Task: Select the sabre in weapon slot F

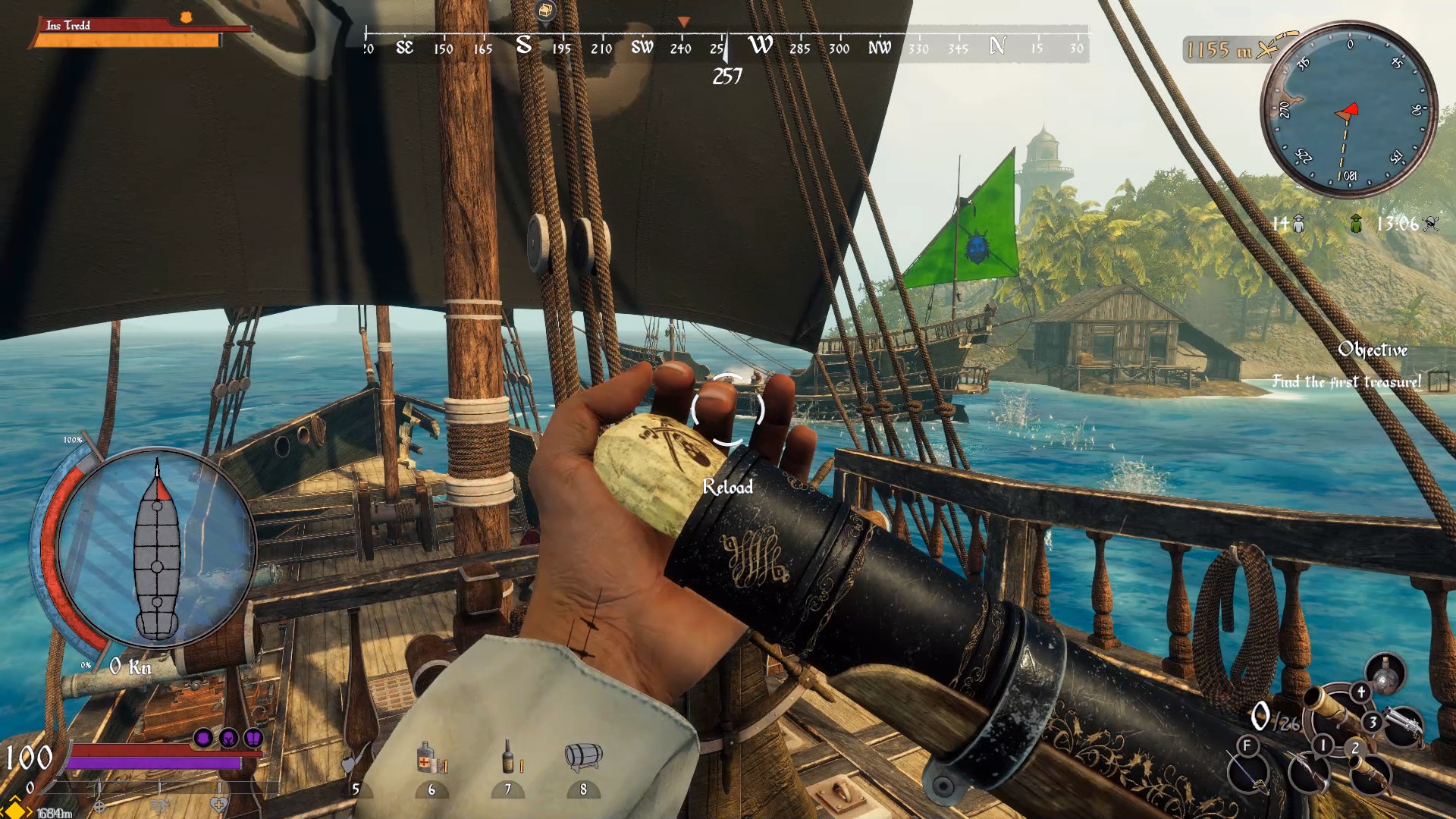Action: click(1248, 774)
